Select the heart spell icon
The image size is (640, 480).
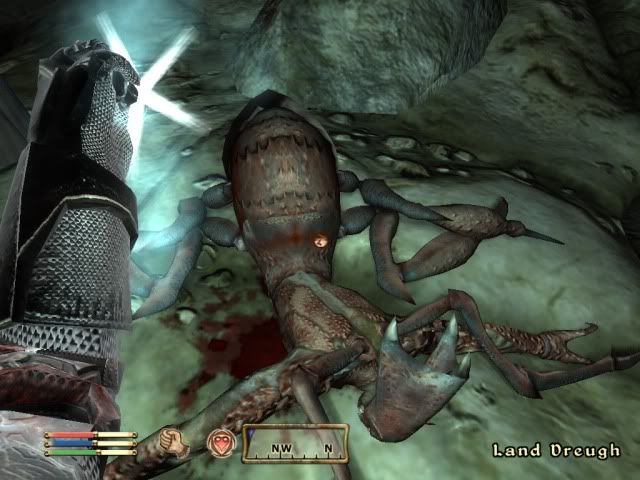coord(220,442)
